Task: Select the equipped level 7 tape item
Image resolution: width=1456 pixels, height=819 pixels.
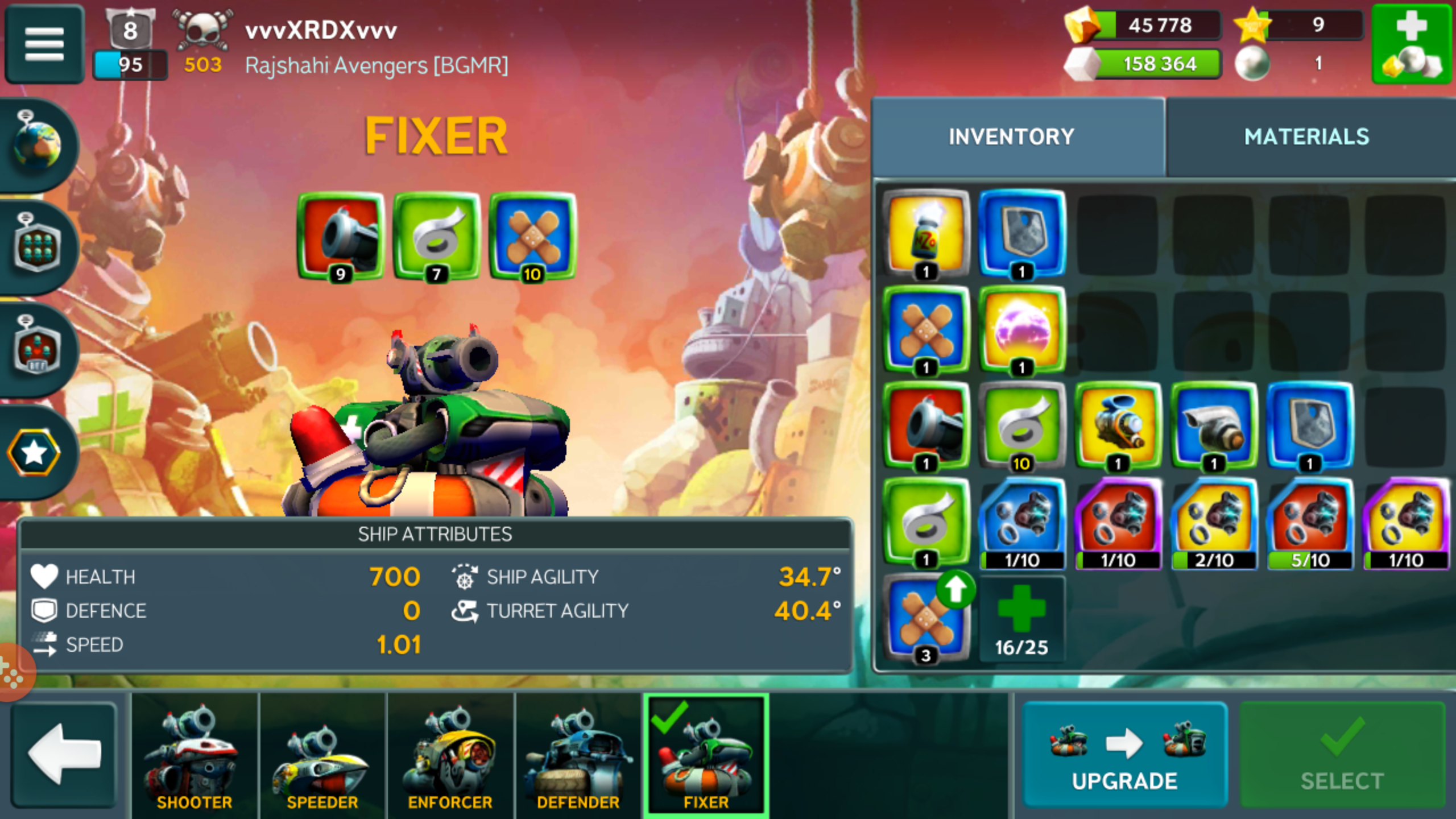Action: (437, 237)
